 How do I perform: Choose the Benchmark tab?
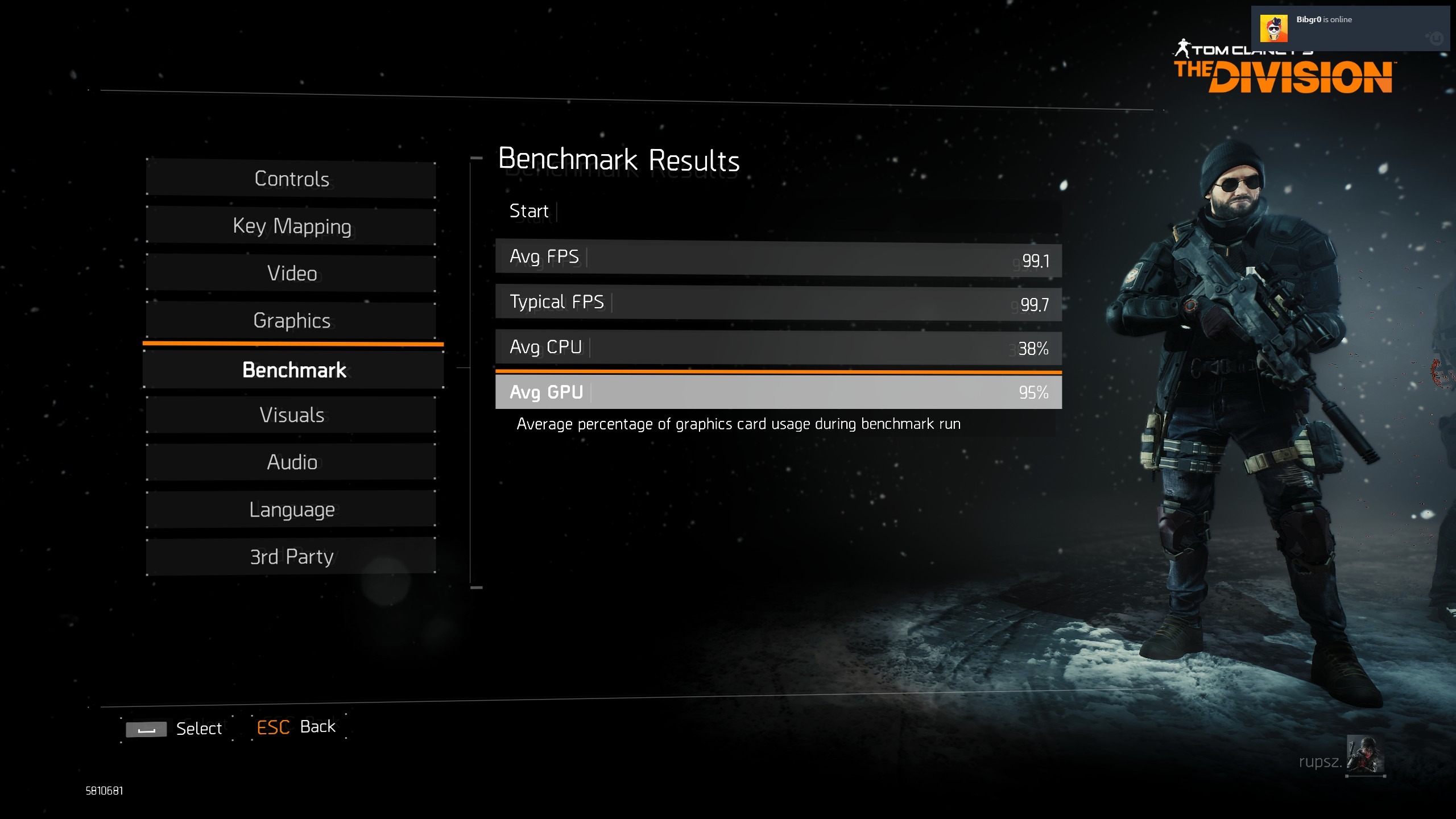tap(293, 370)
